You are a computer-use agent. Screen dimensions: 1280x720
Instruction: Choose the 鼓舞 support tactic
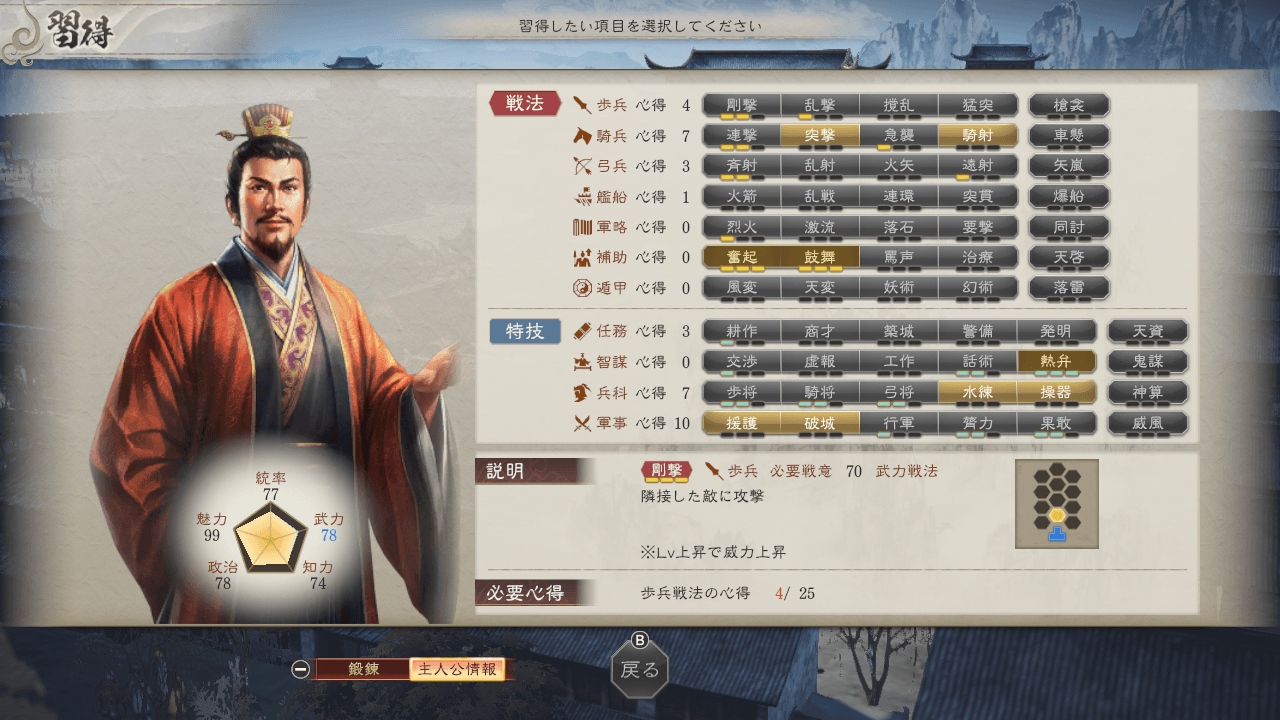820,257
